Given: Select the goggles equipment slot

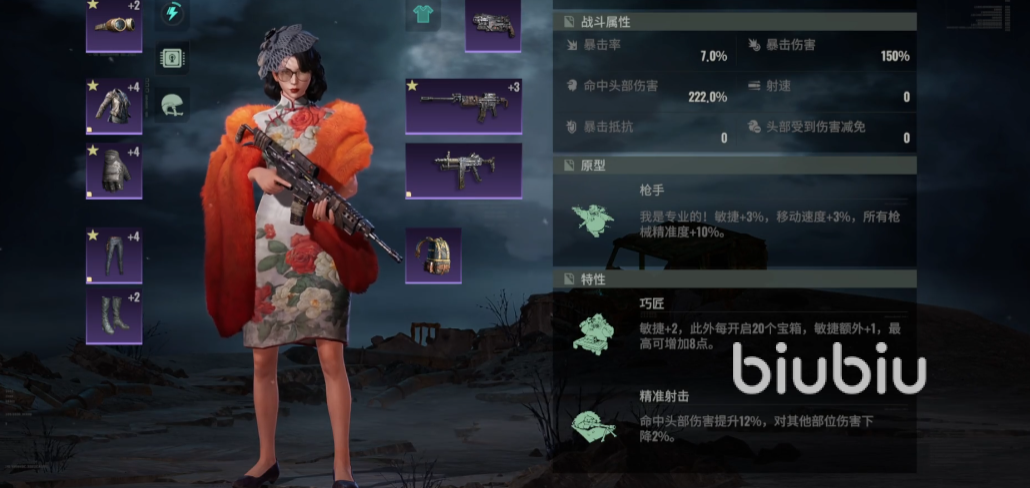Looking at the screenshot, I should click(x=114, y=25).
